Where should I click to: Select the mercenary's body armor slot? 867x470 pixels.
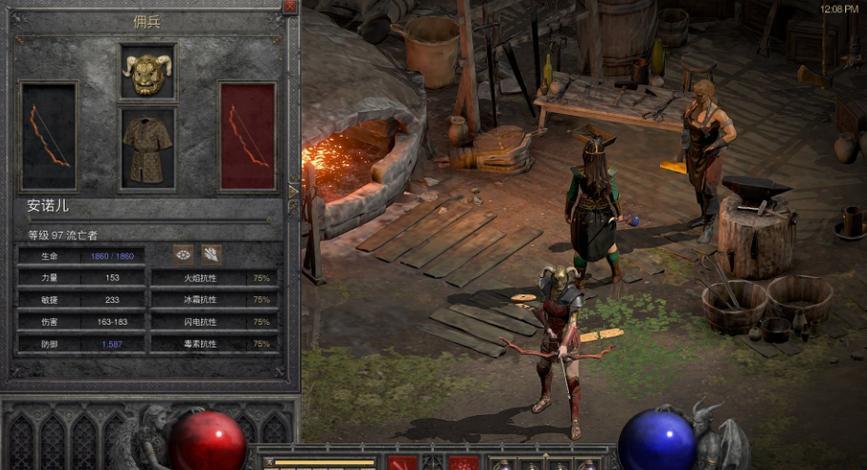click(147, 146)
